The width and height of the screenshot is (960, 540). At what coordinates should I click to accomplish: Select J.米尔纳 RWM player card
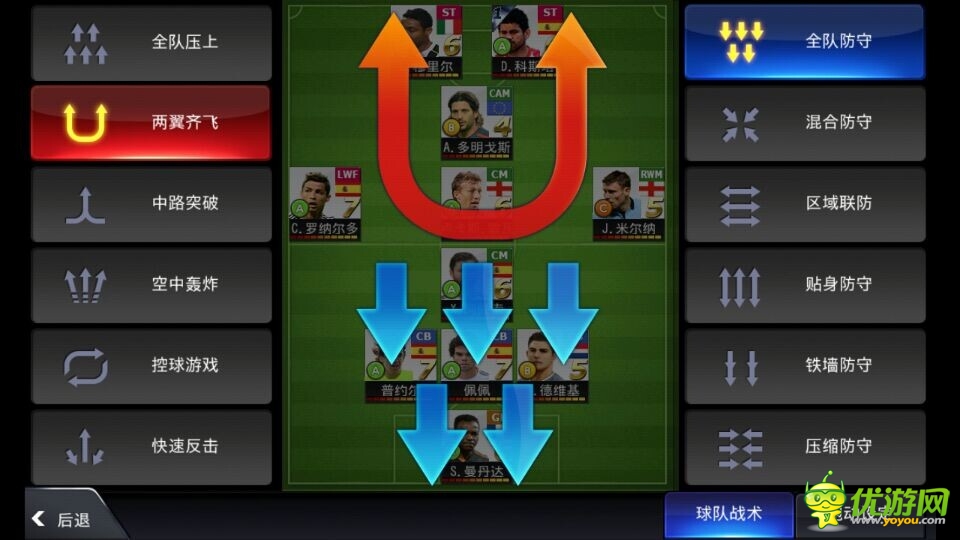pos(629,200)
